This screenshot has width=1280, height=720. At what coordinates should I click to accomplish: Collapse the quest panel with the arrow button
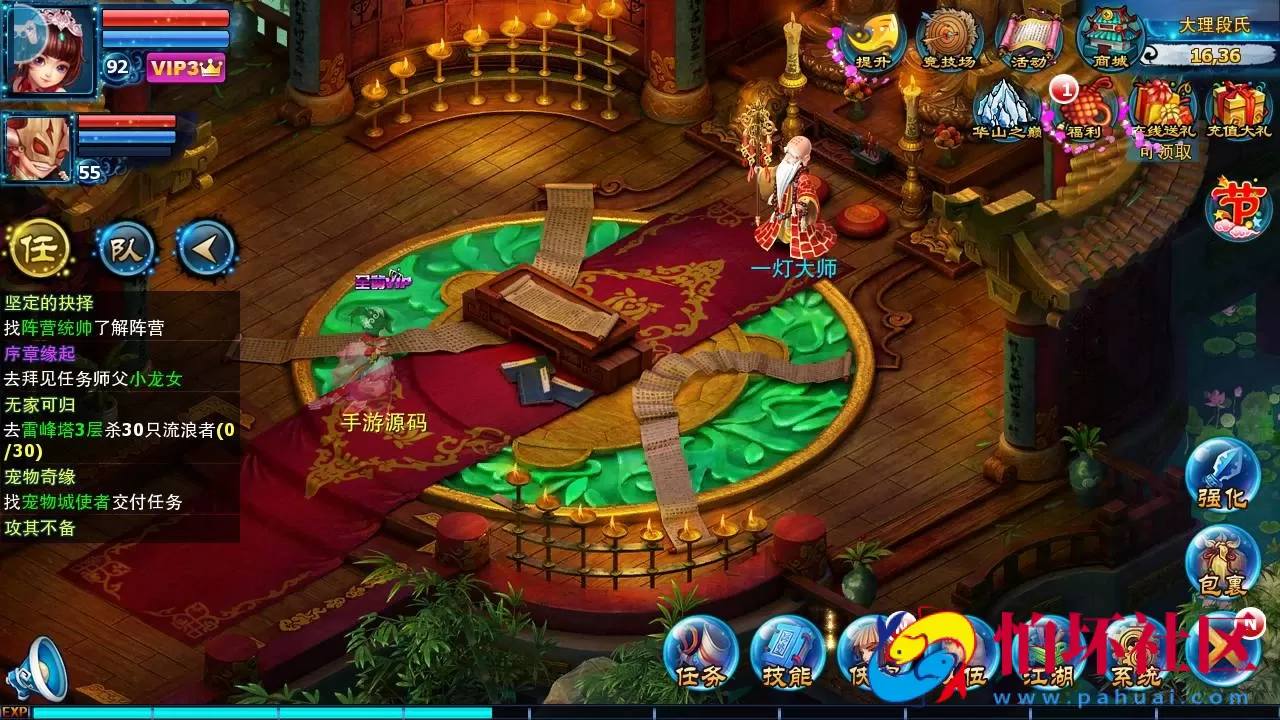coord(206,248)
